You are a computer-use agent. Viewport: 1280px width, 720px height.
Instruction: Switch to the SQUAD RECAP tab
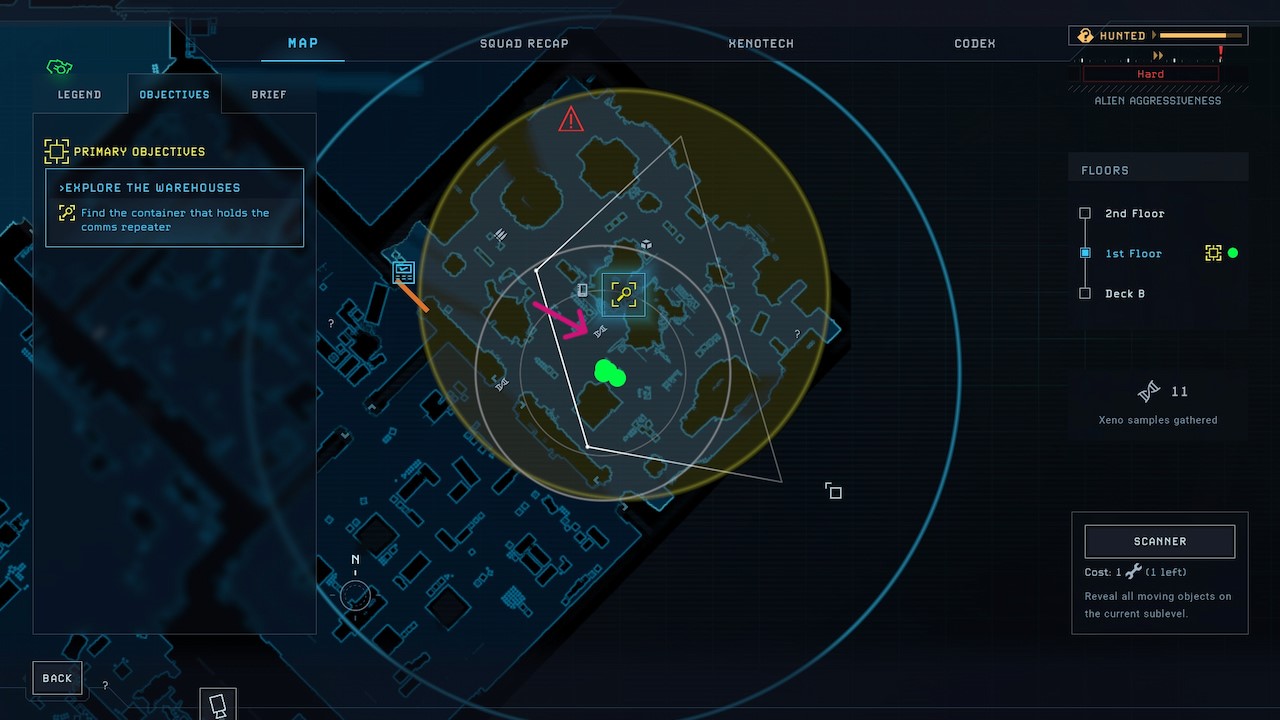(524, 43)
